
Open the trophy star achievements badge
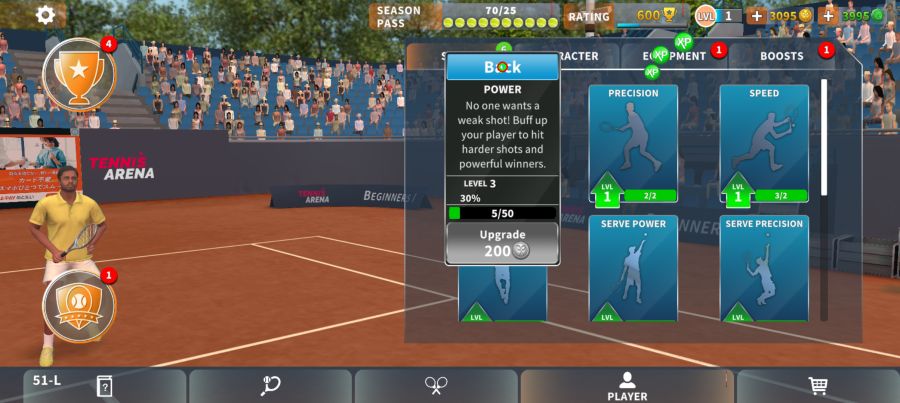click(x=78, y=72)
